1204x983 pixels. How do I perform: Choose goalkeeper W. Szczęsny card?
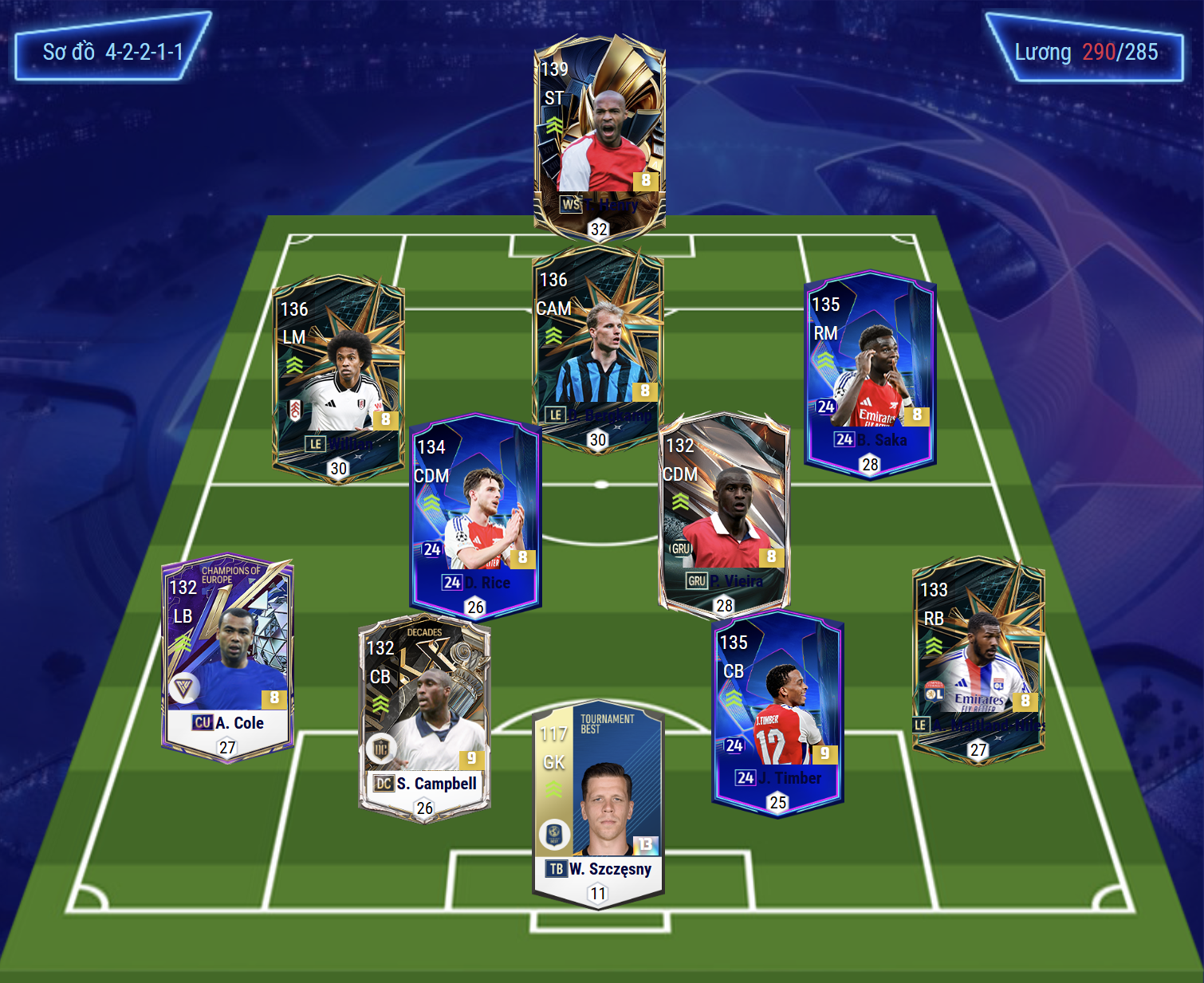(598, 805)
